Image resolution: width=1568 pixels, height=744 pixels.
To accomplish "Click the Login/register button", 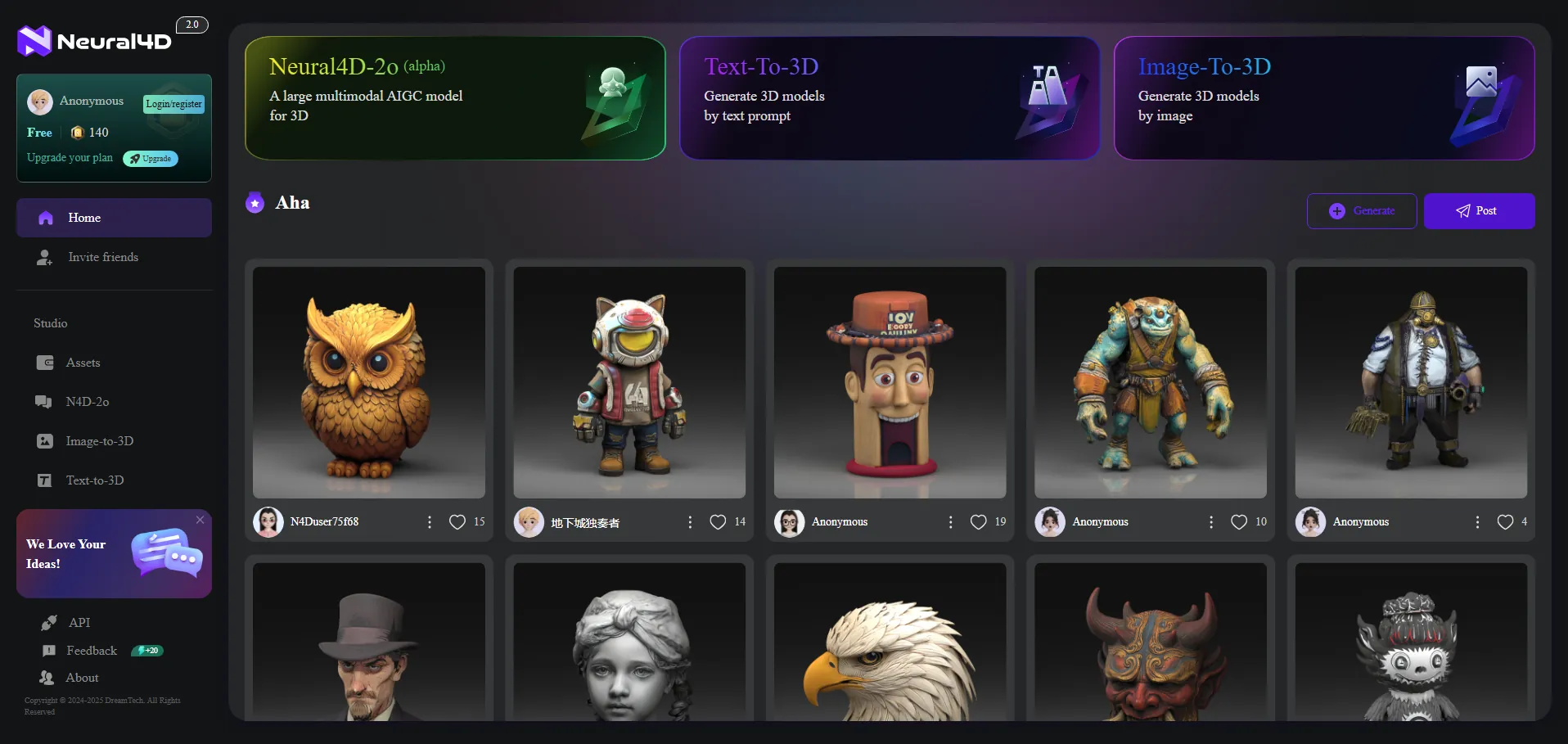I will 173,104.
